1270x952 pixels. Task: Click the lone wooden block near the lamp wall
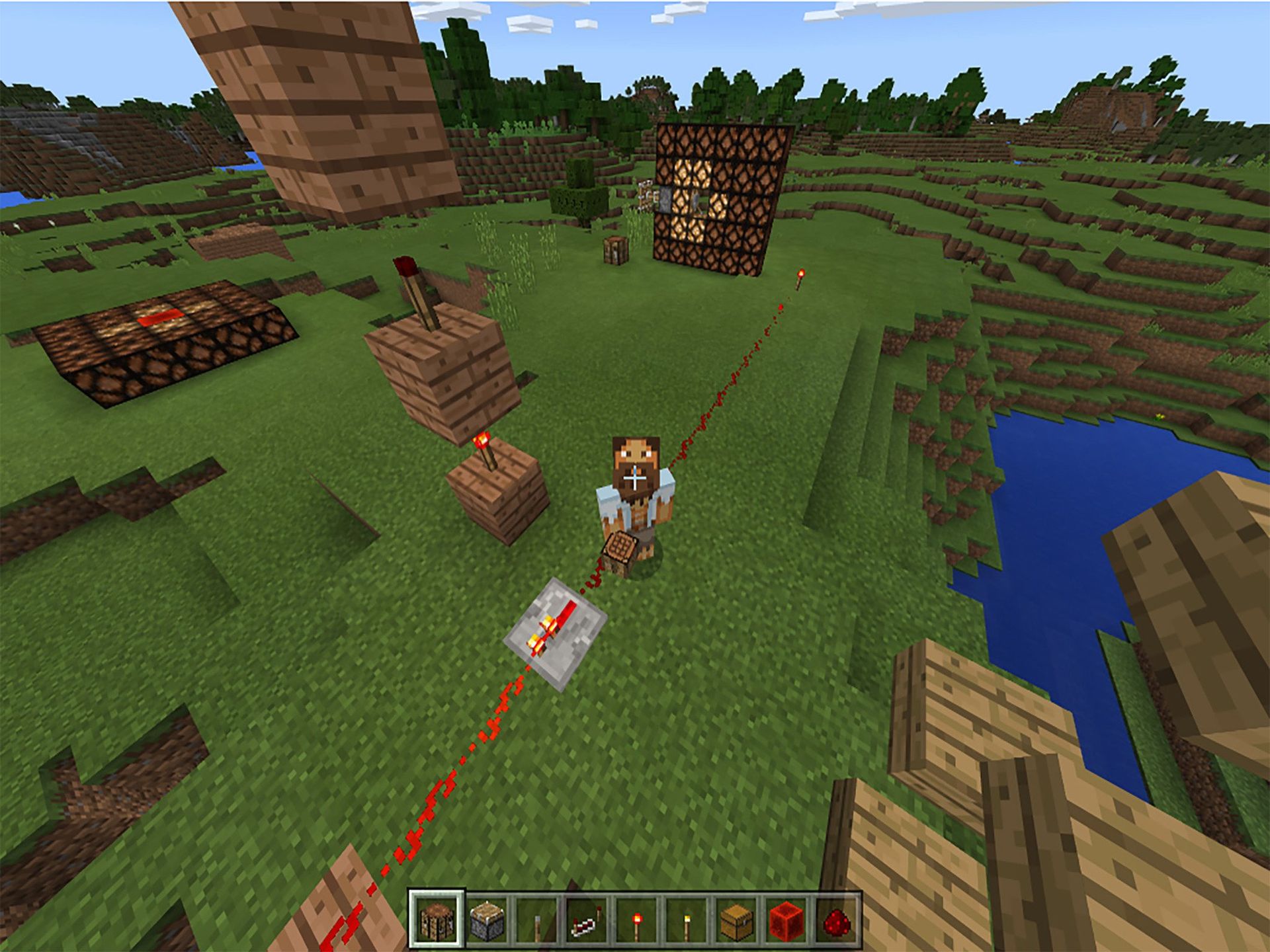pos(615,251)
